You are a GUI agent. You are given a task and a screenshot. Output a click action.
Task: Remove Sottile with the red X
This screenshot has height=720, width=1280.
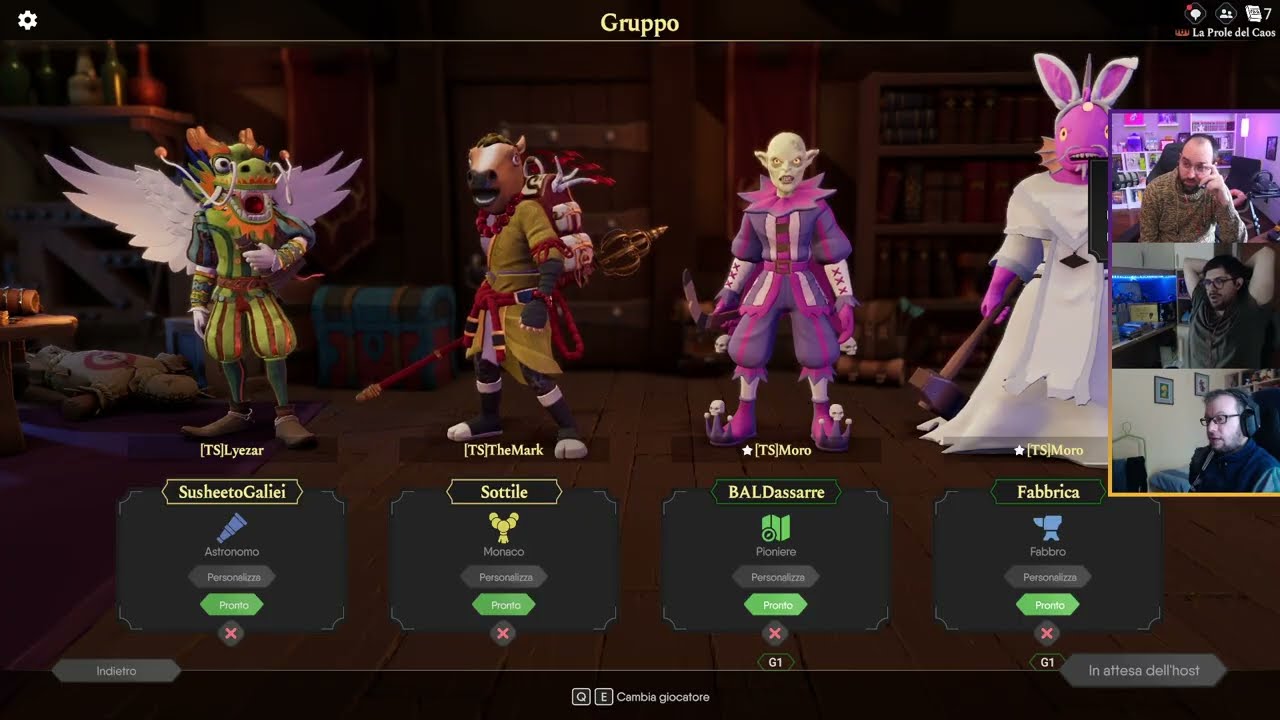coord(503,633)
